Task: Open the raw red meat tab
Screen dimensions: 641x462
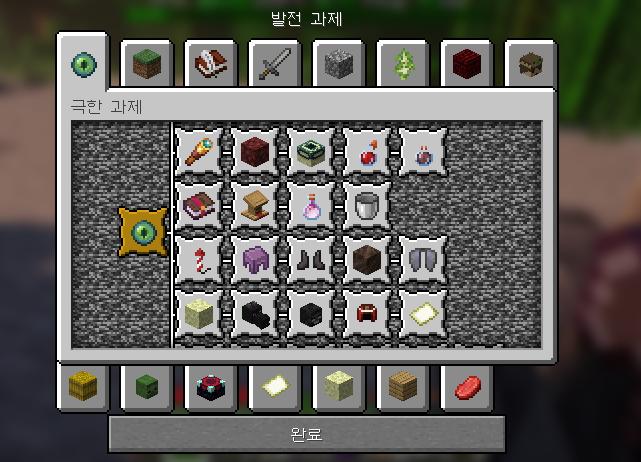Action: click(467, 386)
